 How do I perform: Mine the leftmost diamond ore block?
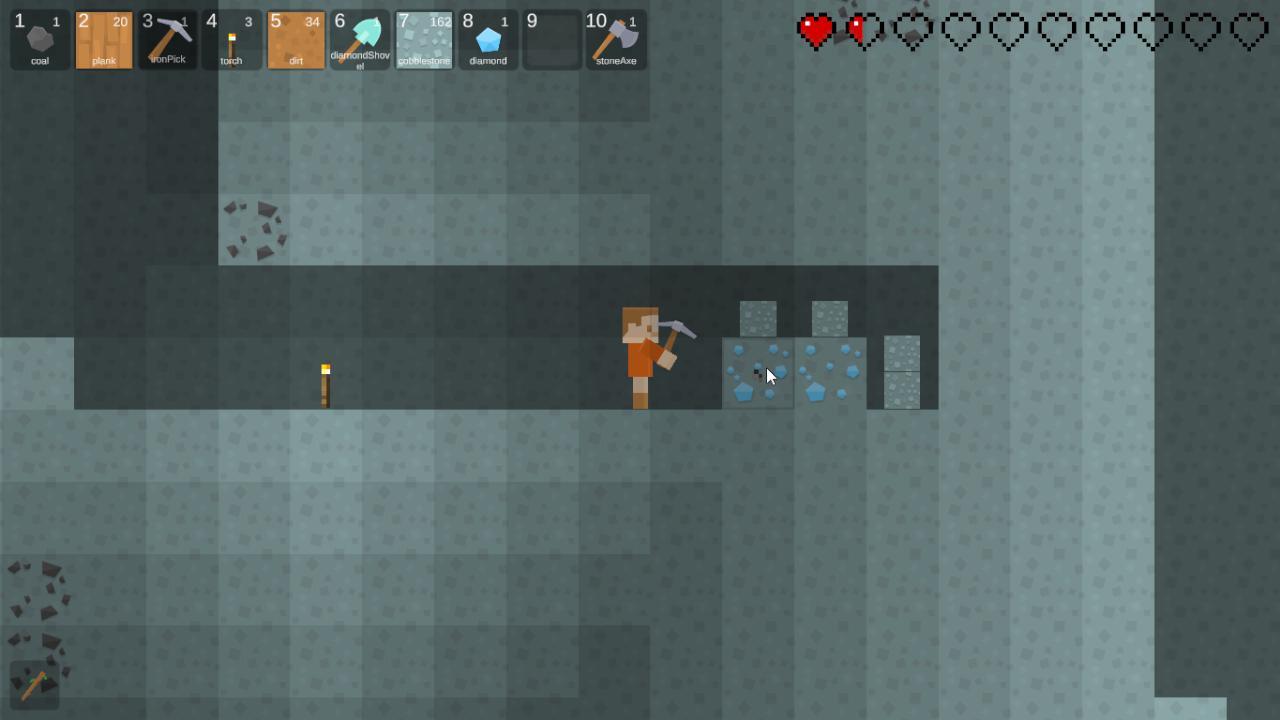(758, 373)
